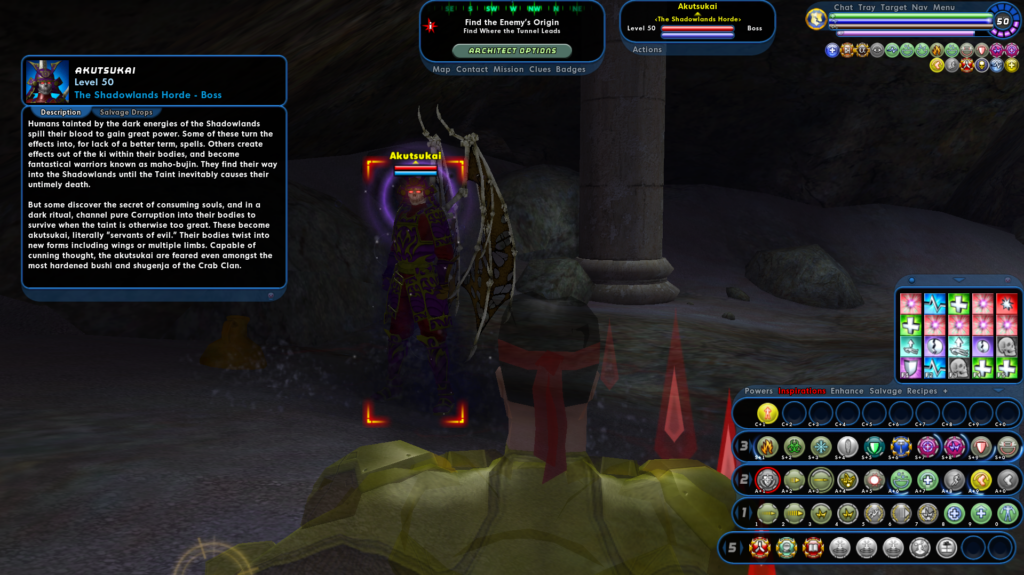
Task: Toggle the Nav window
Action: (920, 8)
